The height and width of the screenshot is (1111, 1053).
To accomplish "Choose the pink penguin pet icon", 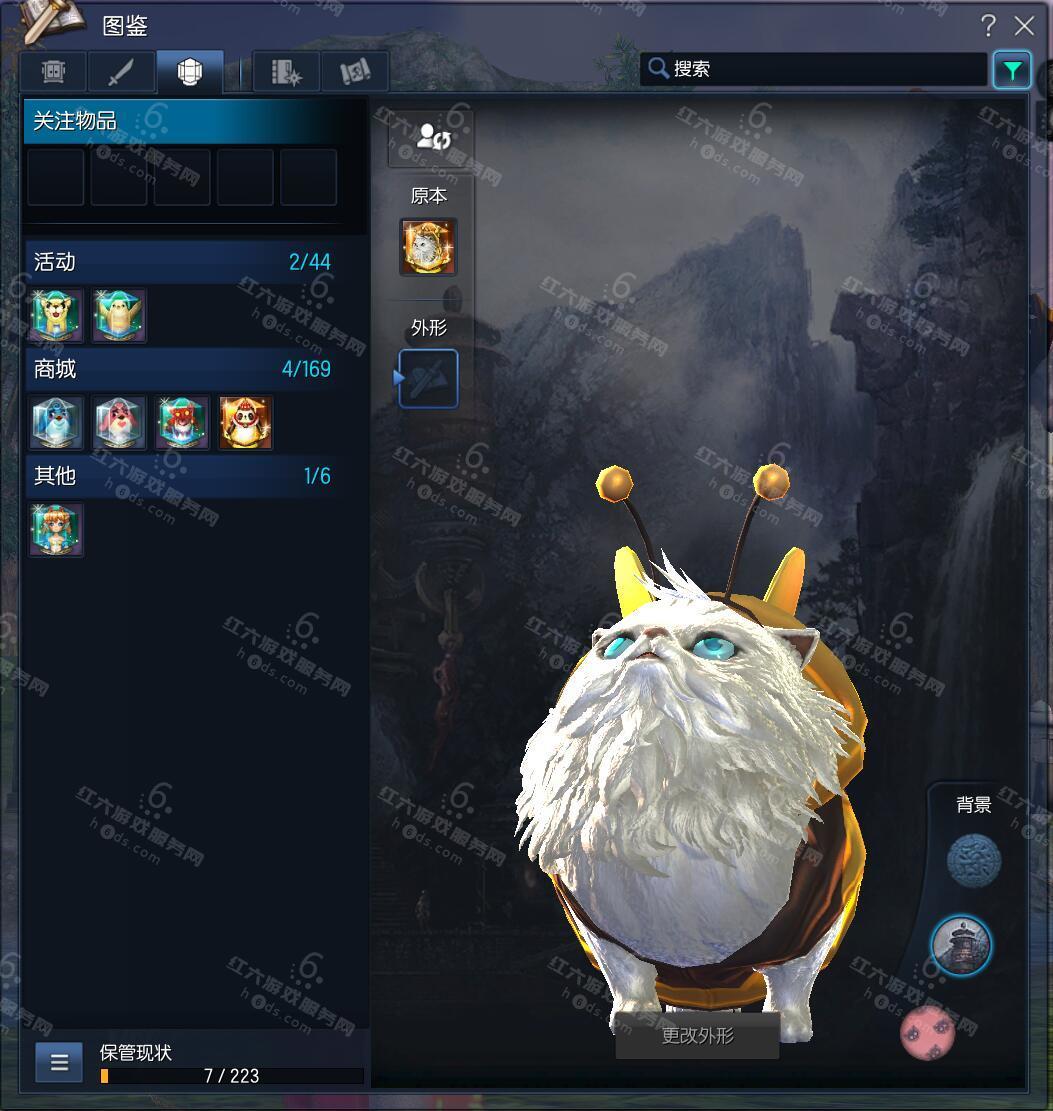I will point(120,423).
